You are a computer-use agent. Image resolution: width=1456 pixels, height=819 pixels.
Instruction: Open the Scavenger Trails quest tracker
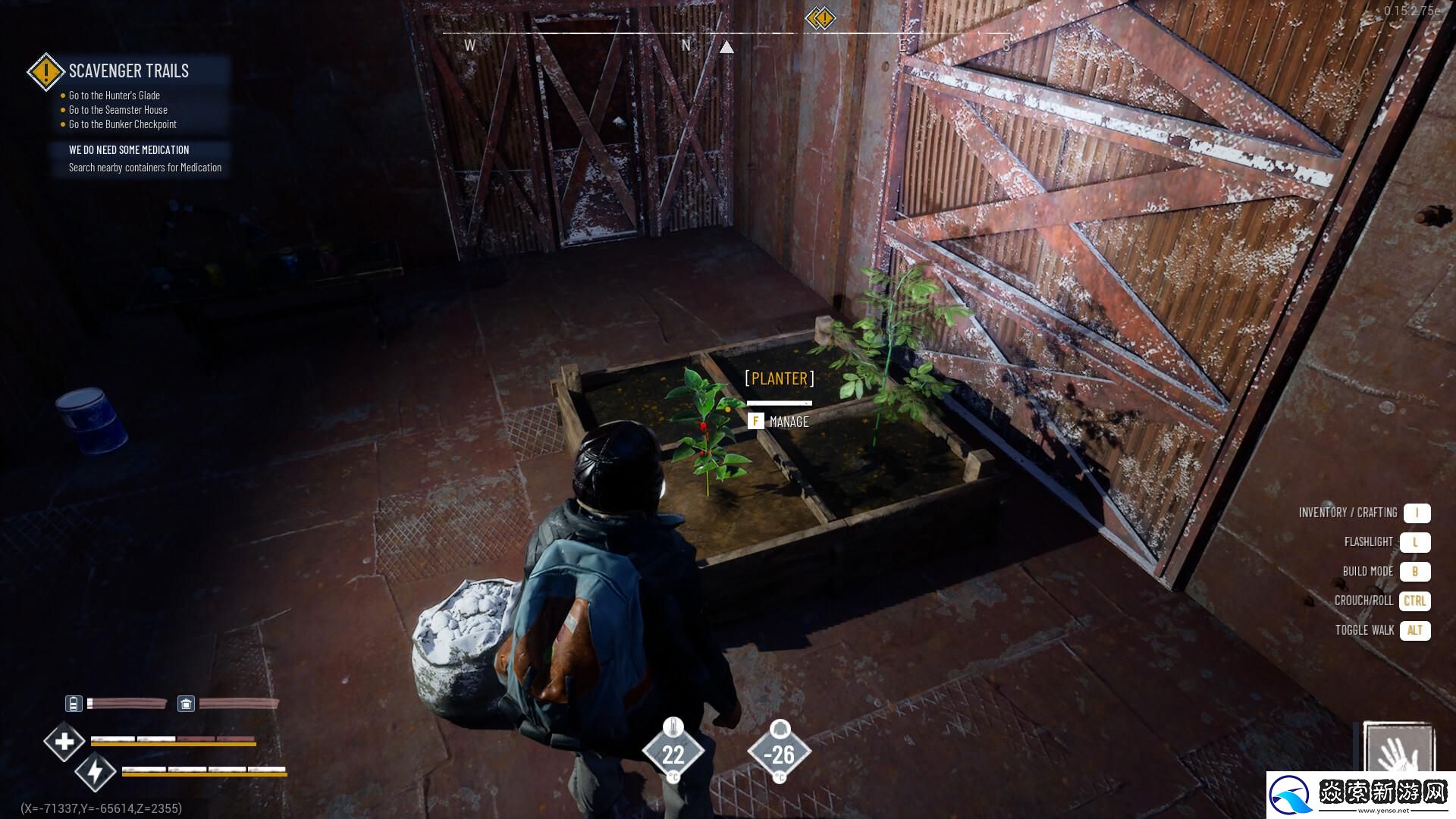(x=128, y=71)
